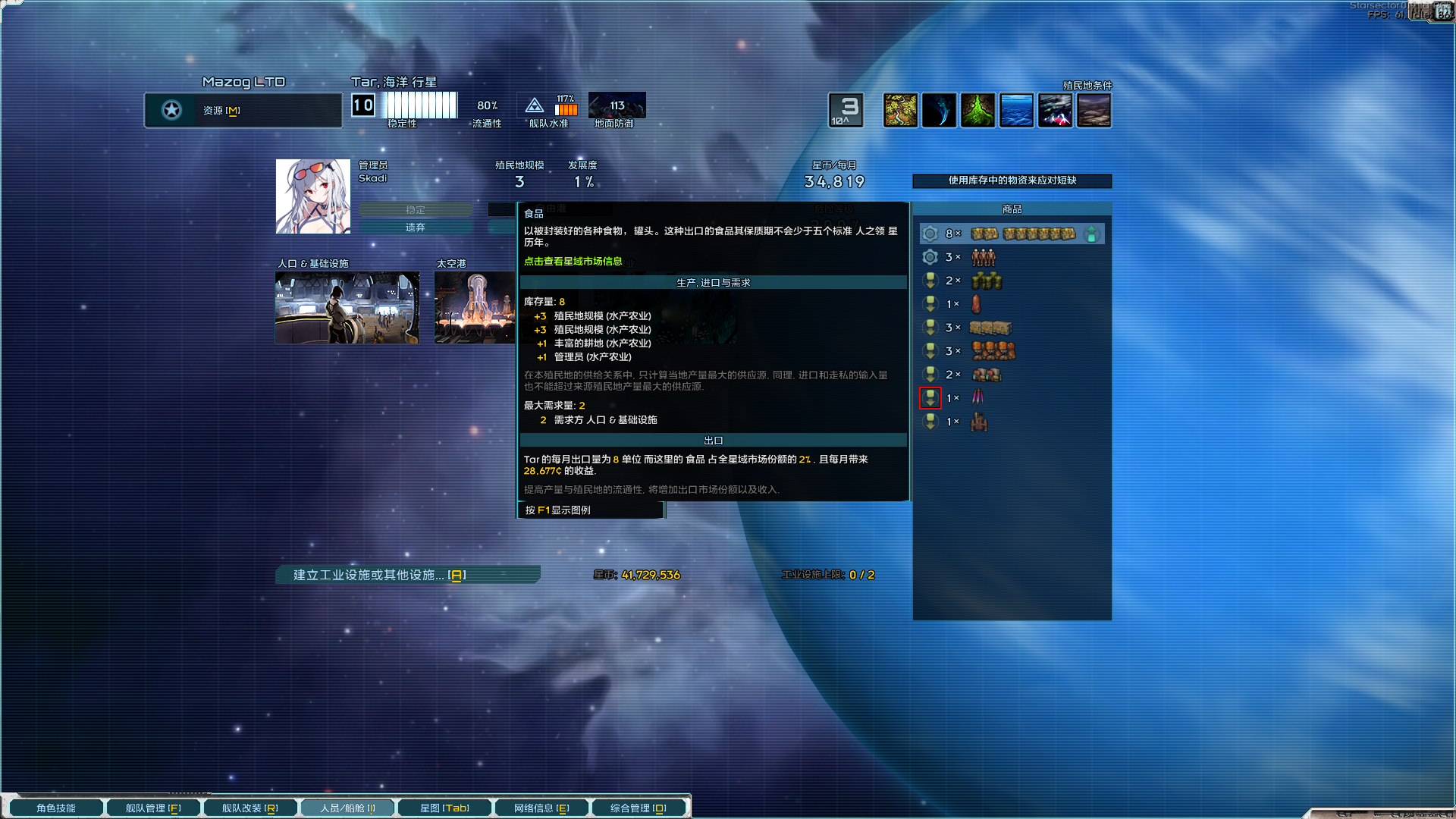This screenshot has width=1456, height=819.
Task: Click the green nebula colony condition icon
Action: pyautogui.click(x=977, y=110)
